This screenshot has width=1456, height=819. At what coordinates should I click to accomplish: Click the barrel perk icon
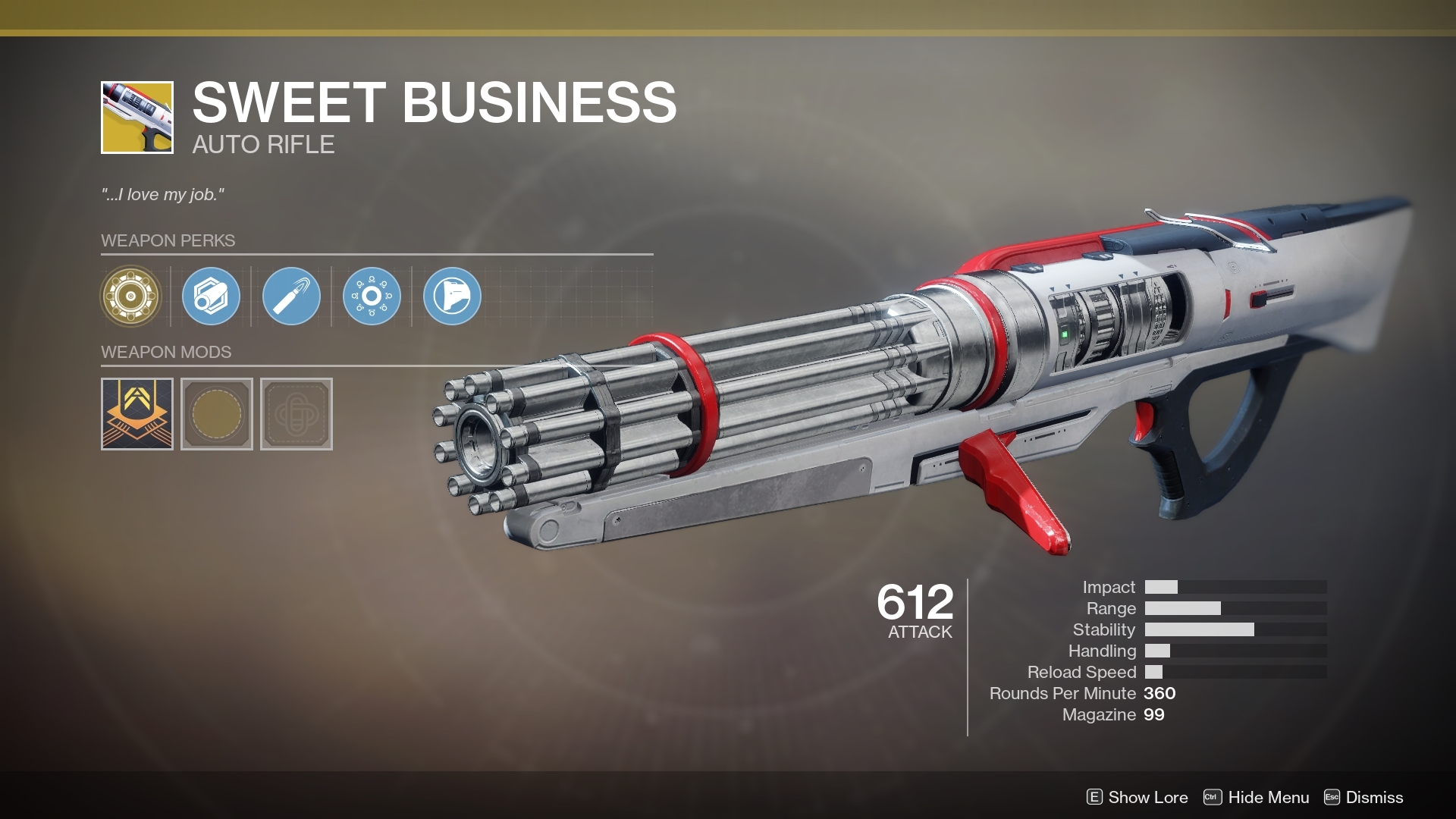click(211, 297)
